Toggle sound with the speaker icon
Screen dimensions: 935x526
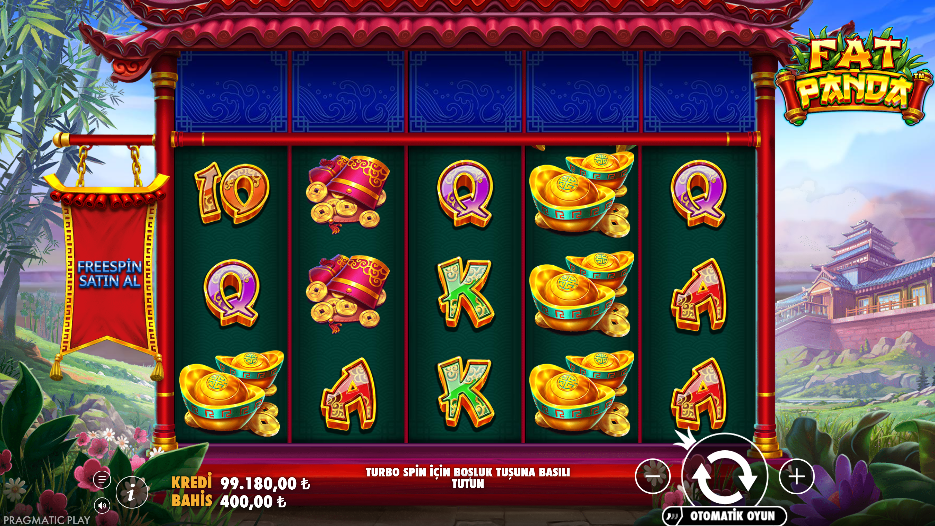(102, 505)
